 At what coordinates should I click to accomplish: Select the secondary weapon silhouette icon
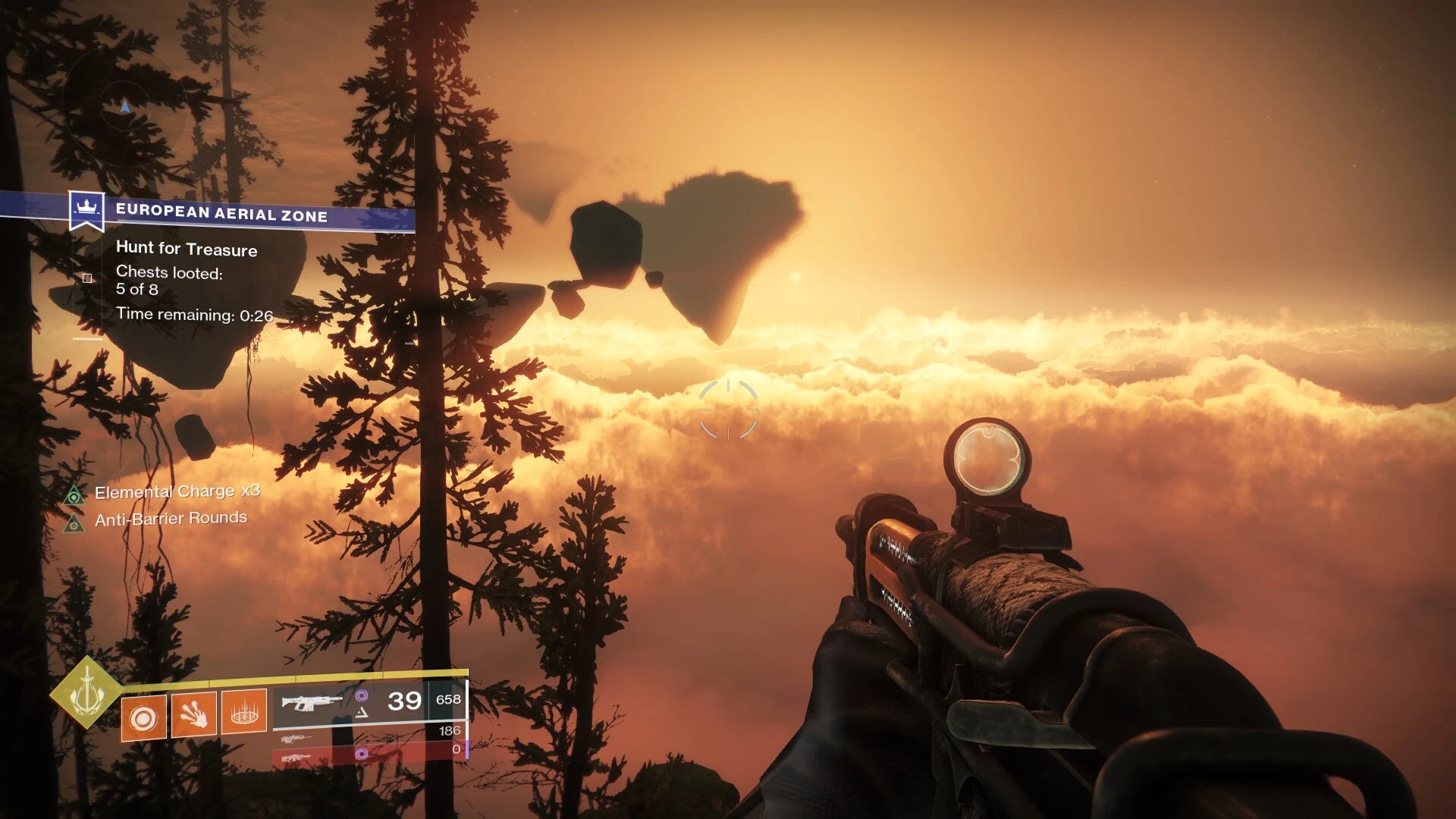[x=298, y=739]
